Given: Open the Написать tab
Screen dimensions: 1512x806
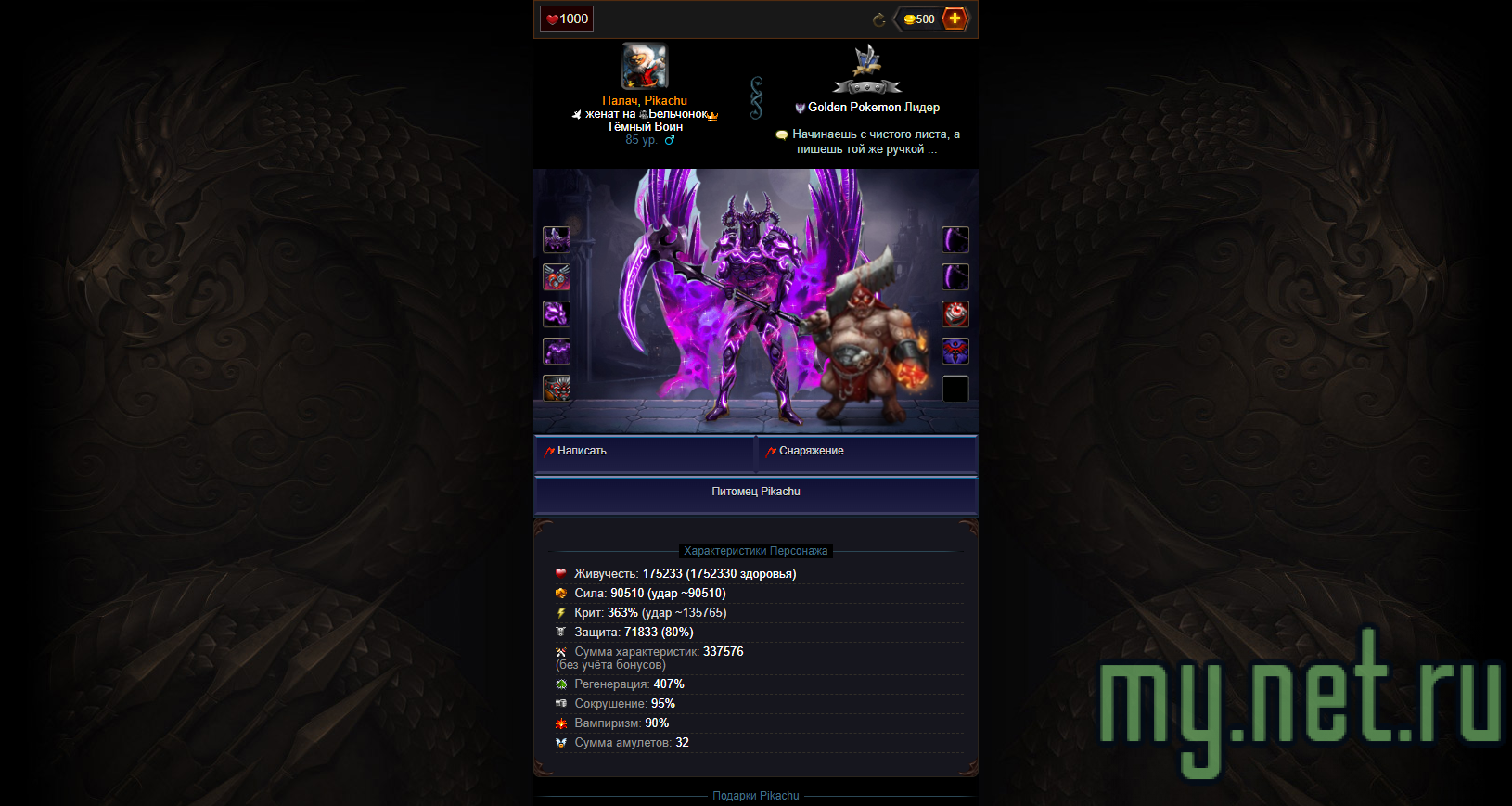Looking at the screenshot, I should coord(580,451).
